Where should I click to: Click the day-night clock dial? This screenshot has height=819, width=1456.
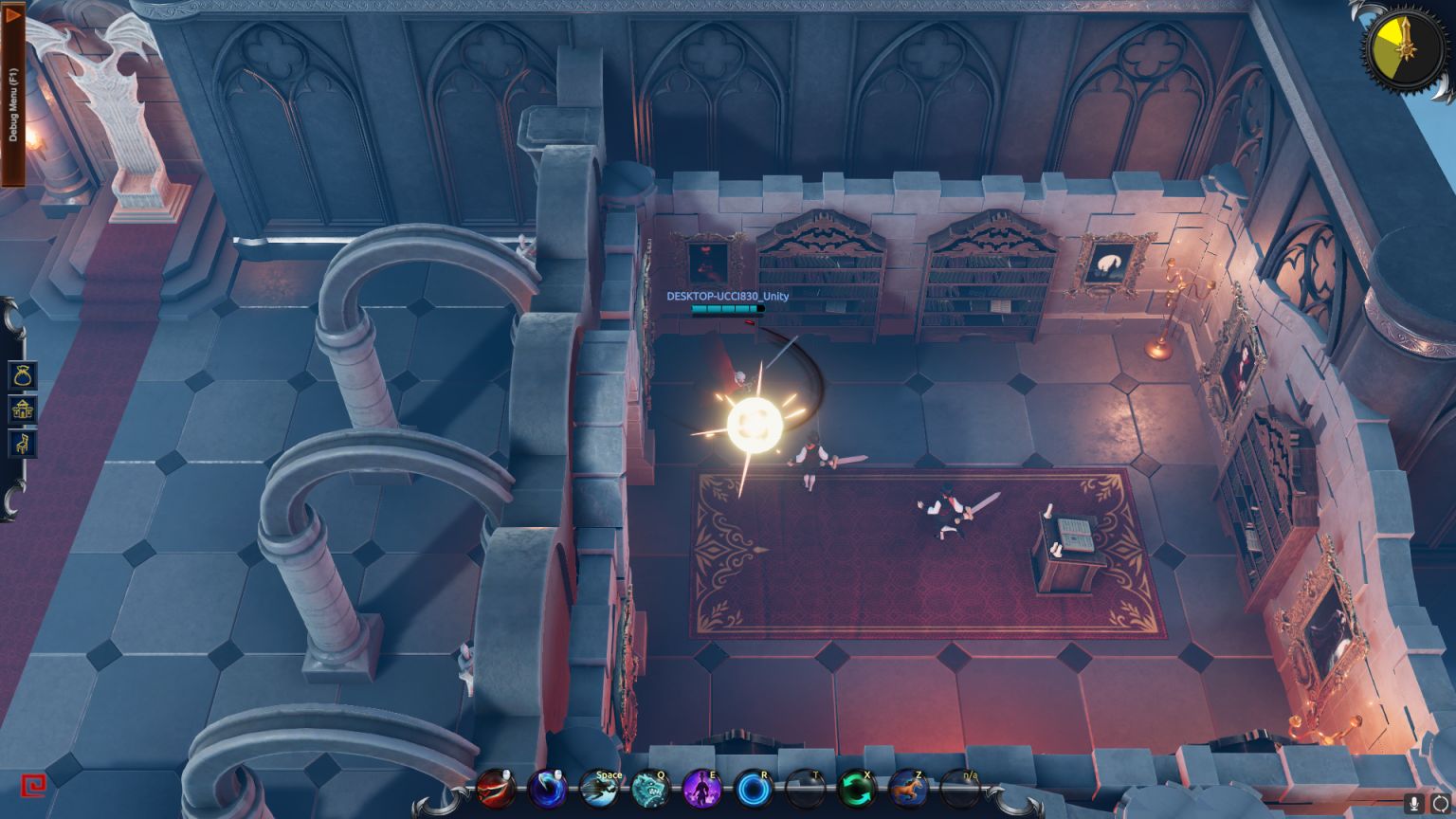[1404, 47]
